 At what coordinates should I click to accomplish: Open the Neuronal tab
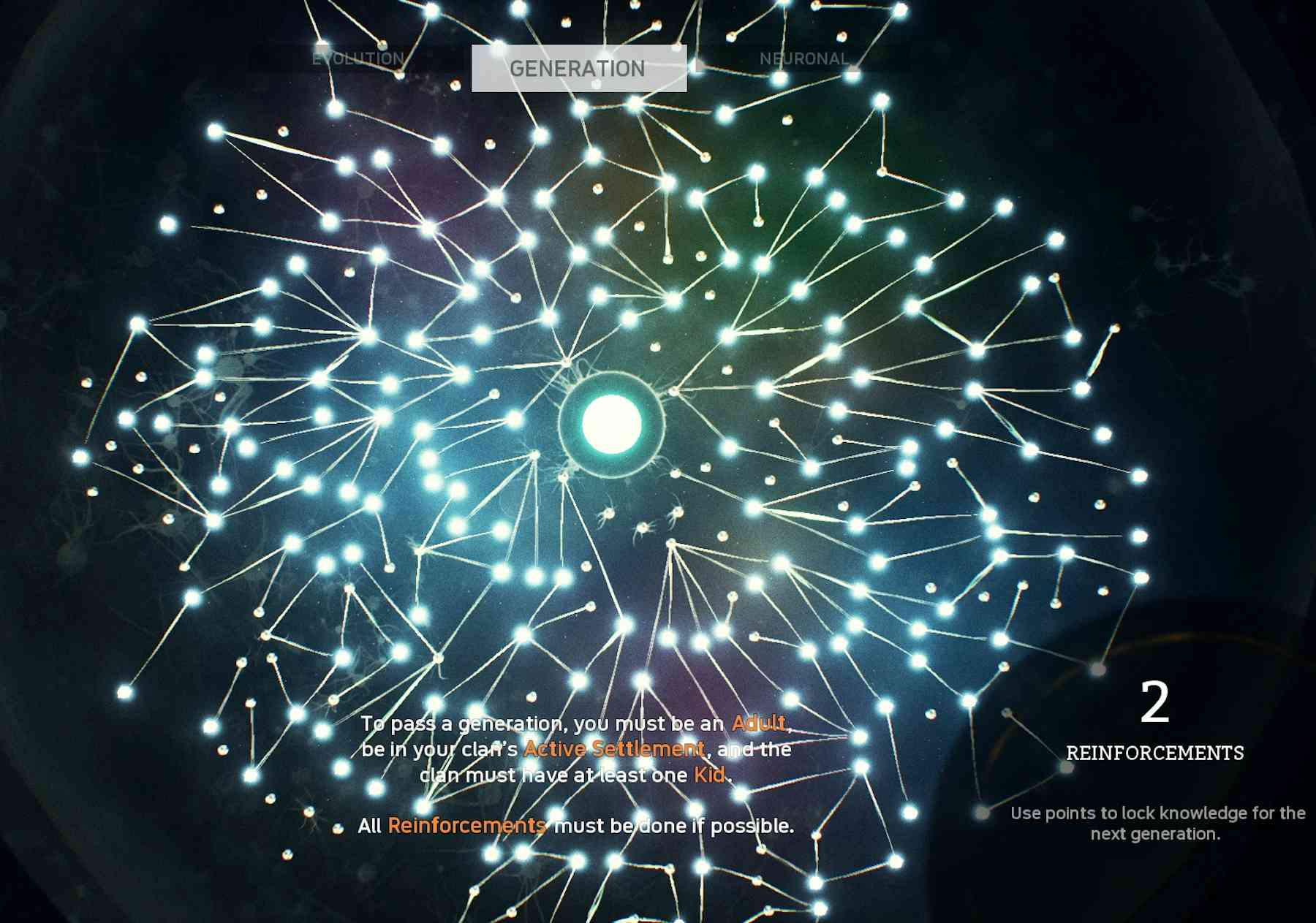(803, 59)
